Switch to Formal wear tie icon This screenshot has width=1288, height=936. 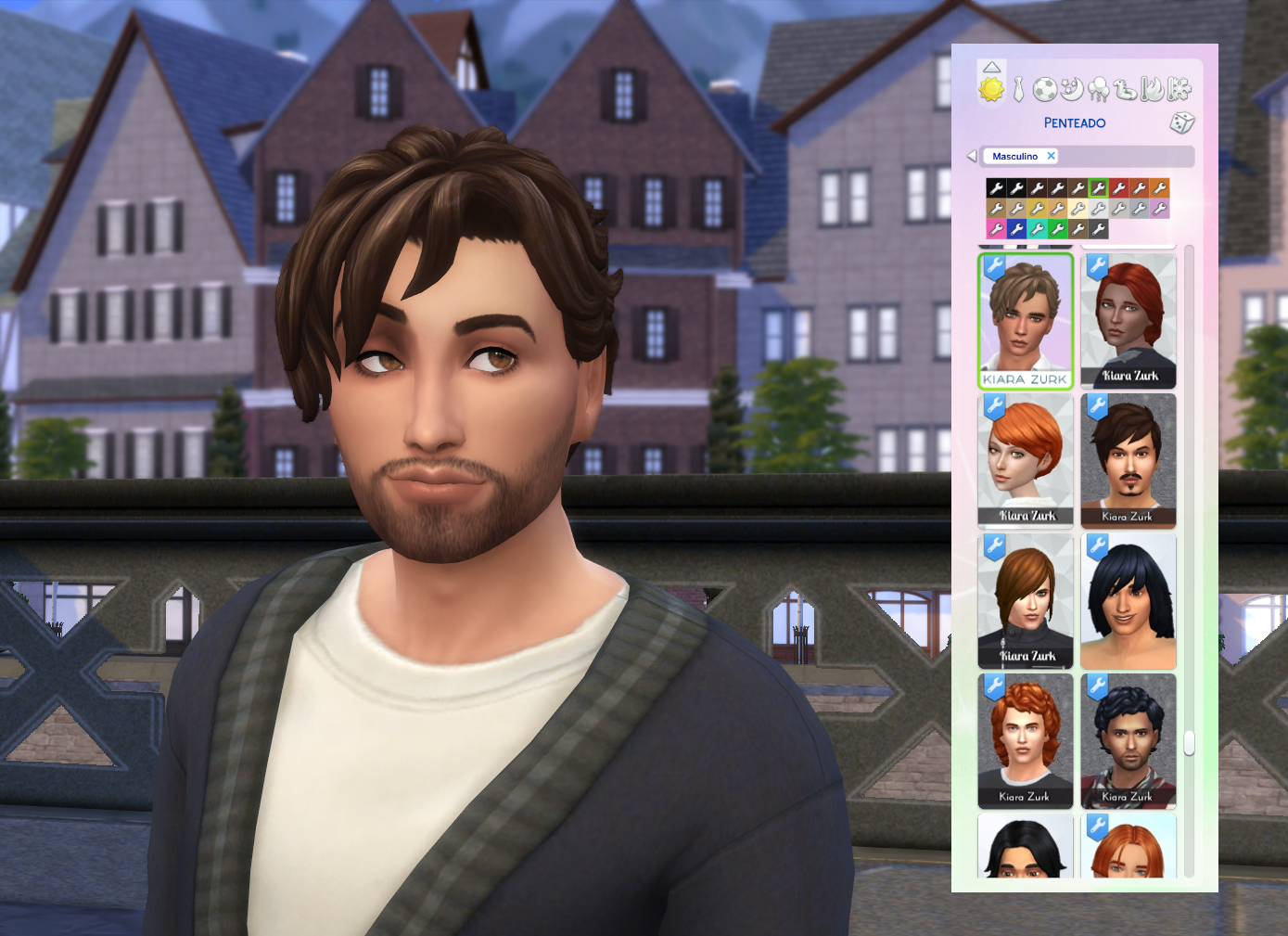pos(1018,89)
